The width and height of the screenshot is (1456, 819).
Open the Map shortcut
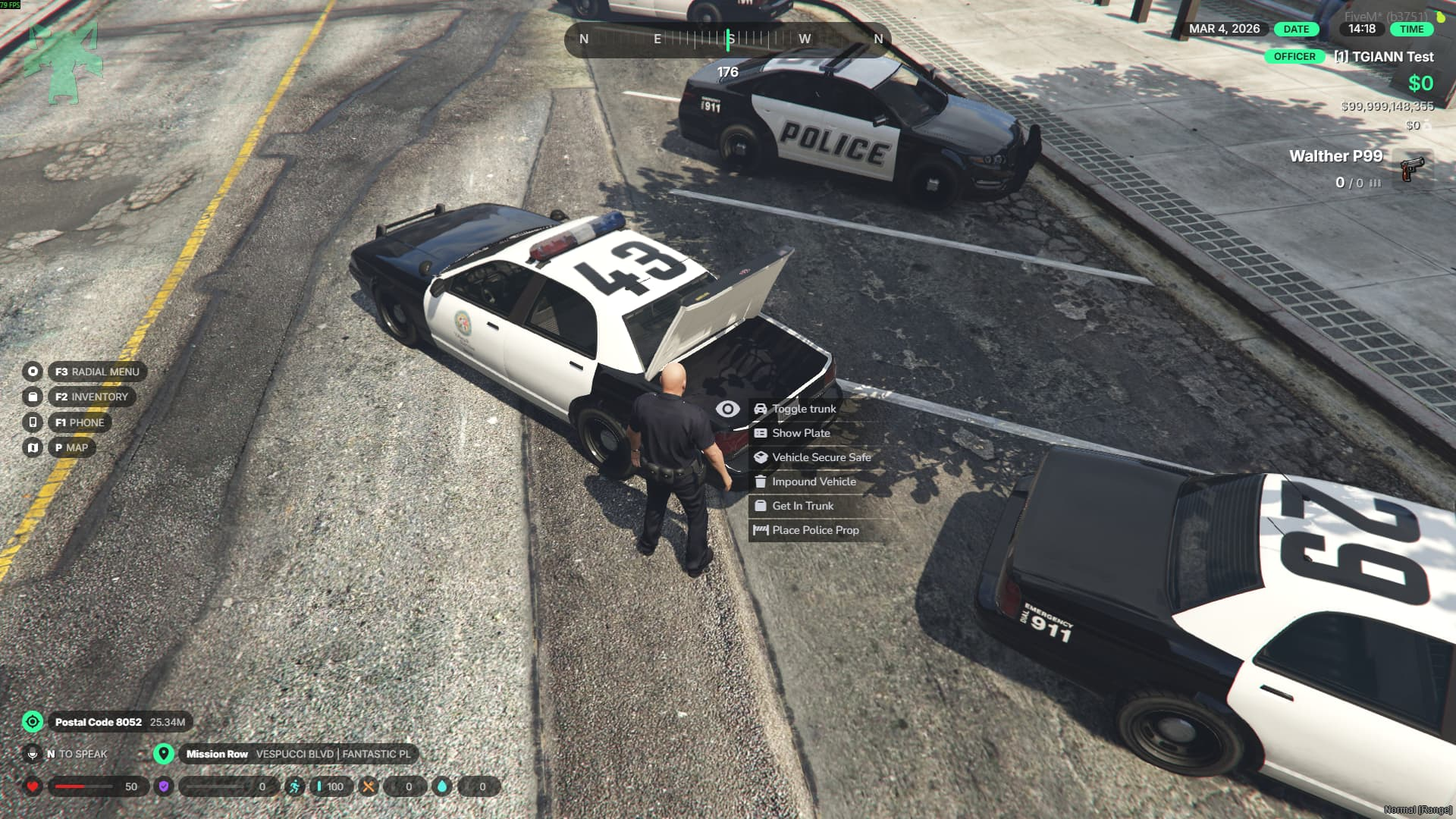(71, 447)
